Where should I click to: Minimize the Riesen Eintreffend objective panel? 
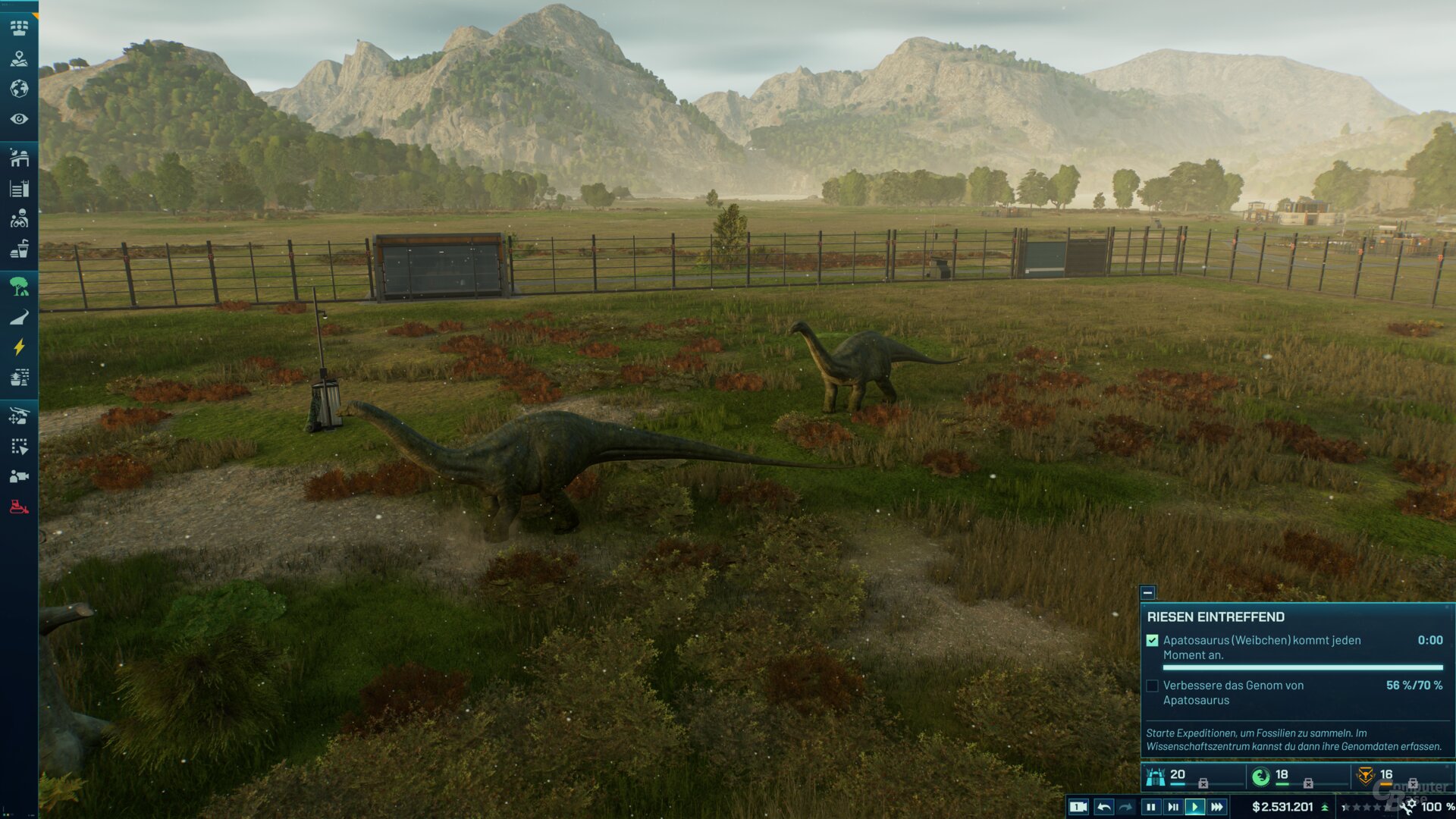pyautogui.click(x=1147, y=592)
